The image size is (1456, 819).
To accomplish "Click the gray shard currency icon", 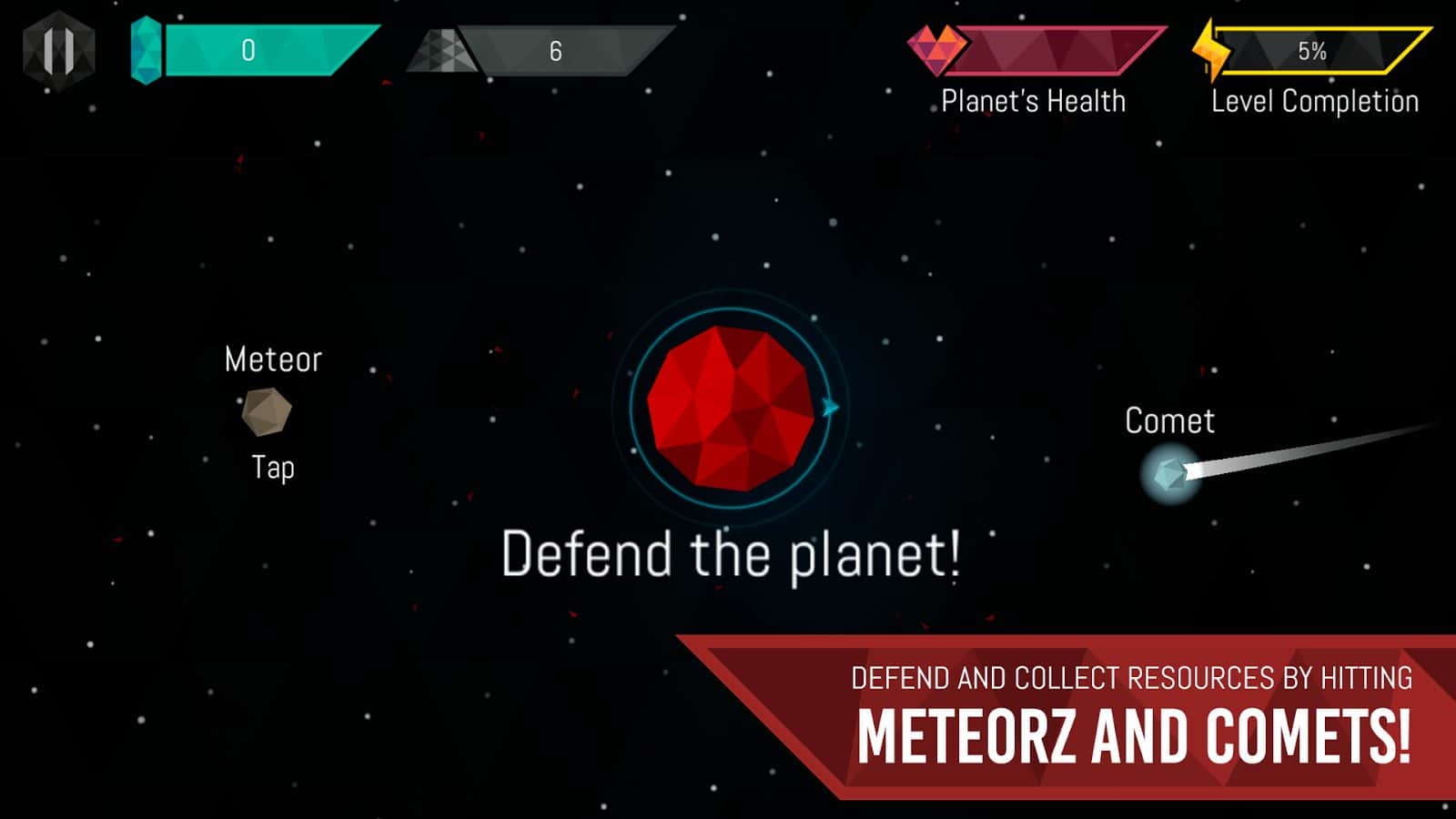I will click(x=446, y=50).
